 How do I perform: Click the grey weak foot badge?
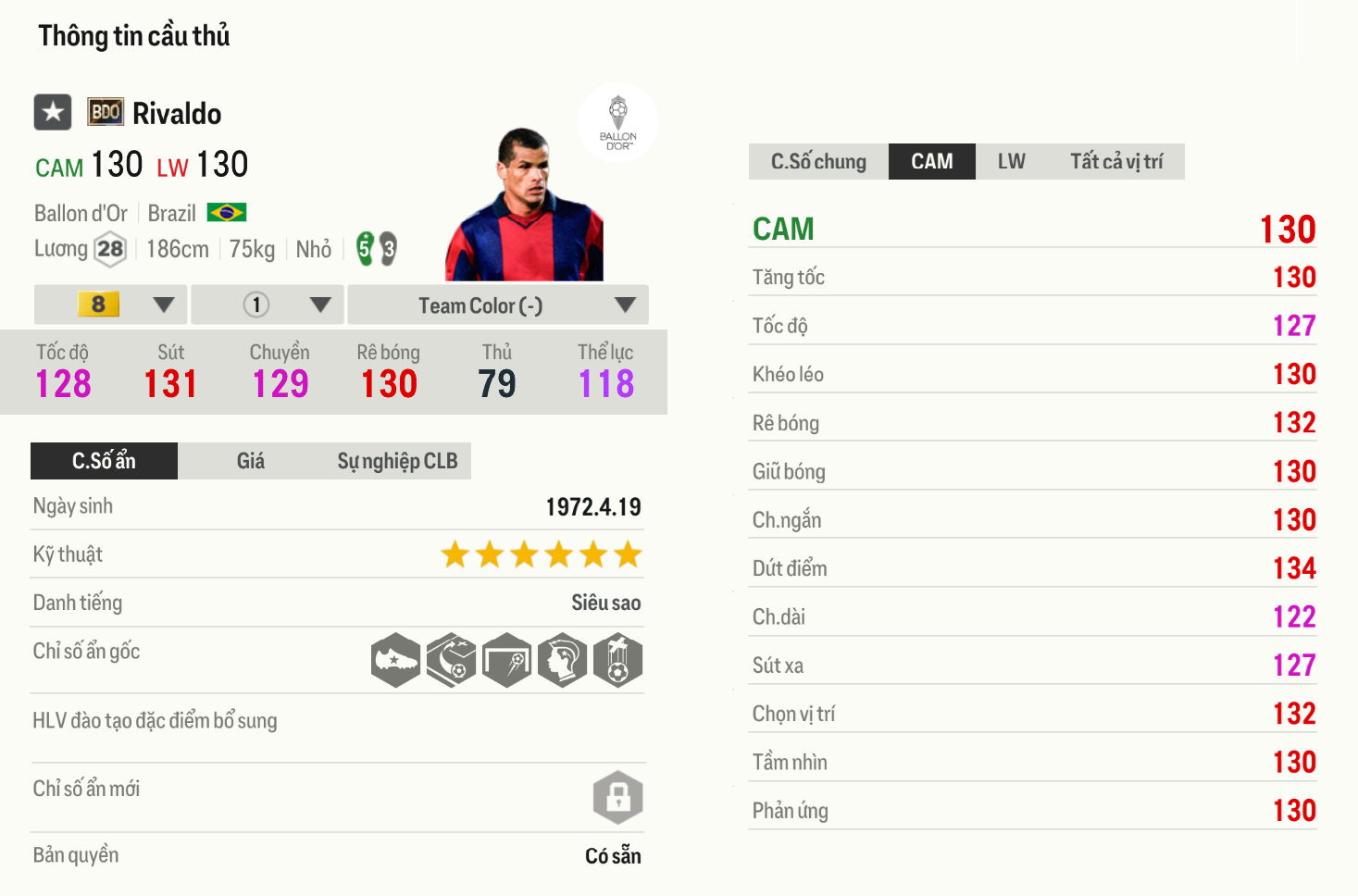pyautogui.click(x=390, y=250)
